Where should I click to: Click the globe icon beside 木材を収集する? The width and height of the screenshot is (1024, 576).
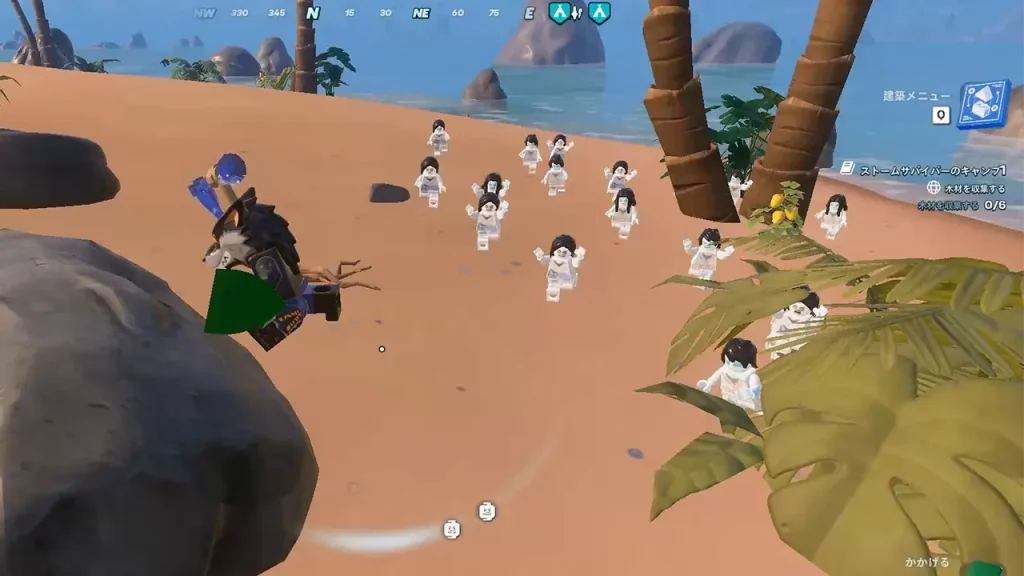933,188
